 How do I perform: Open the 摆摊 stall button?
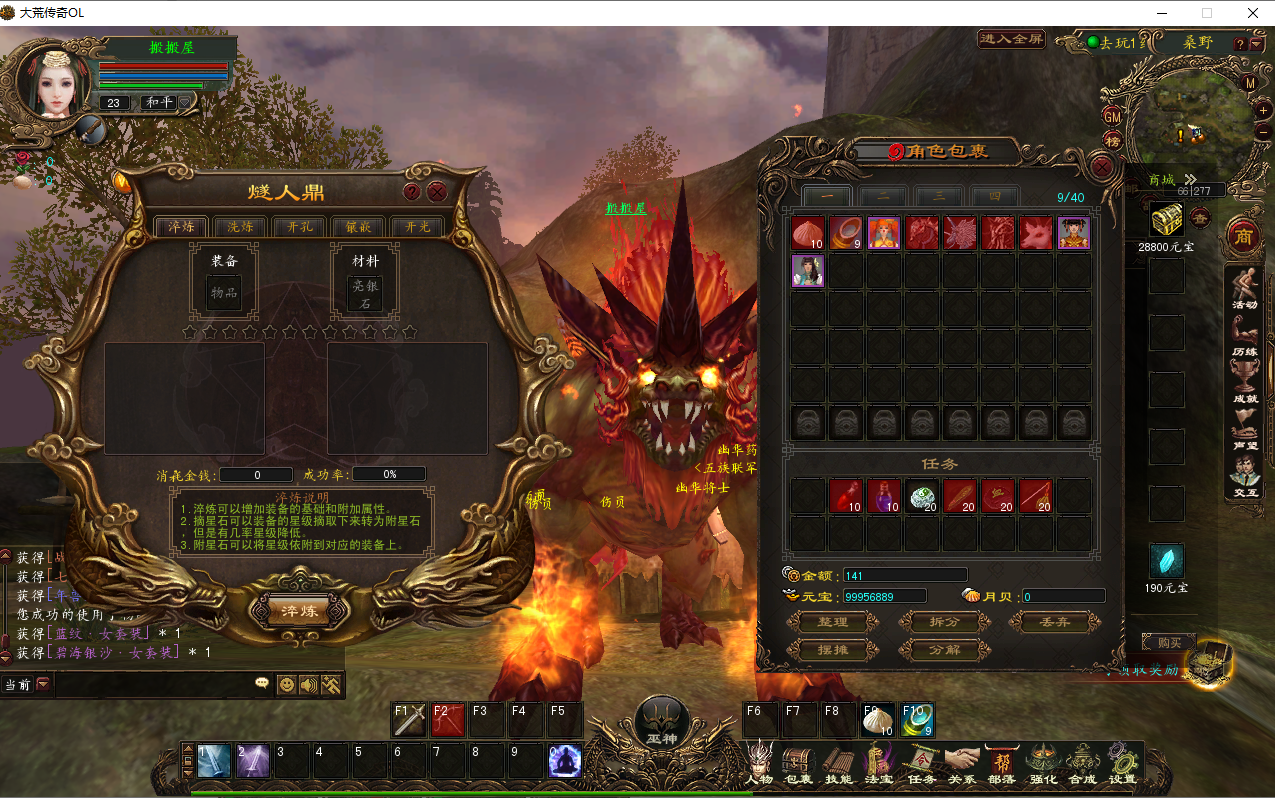pyautogui.click(x=832, y=650)
